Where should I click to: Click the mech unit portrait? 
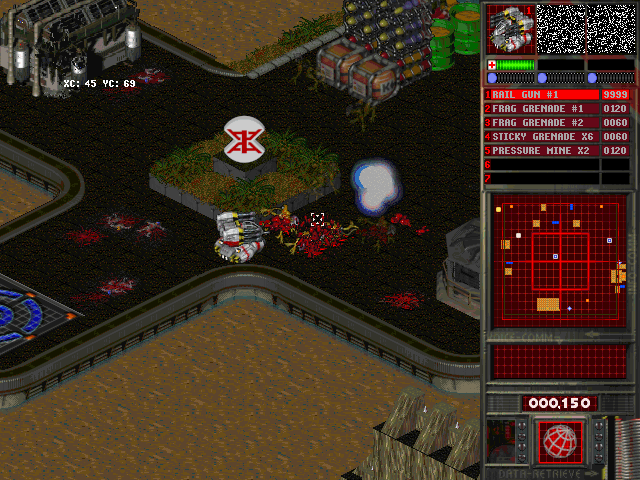coord(509,29)
